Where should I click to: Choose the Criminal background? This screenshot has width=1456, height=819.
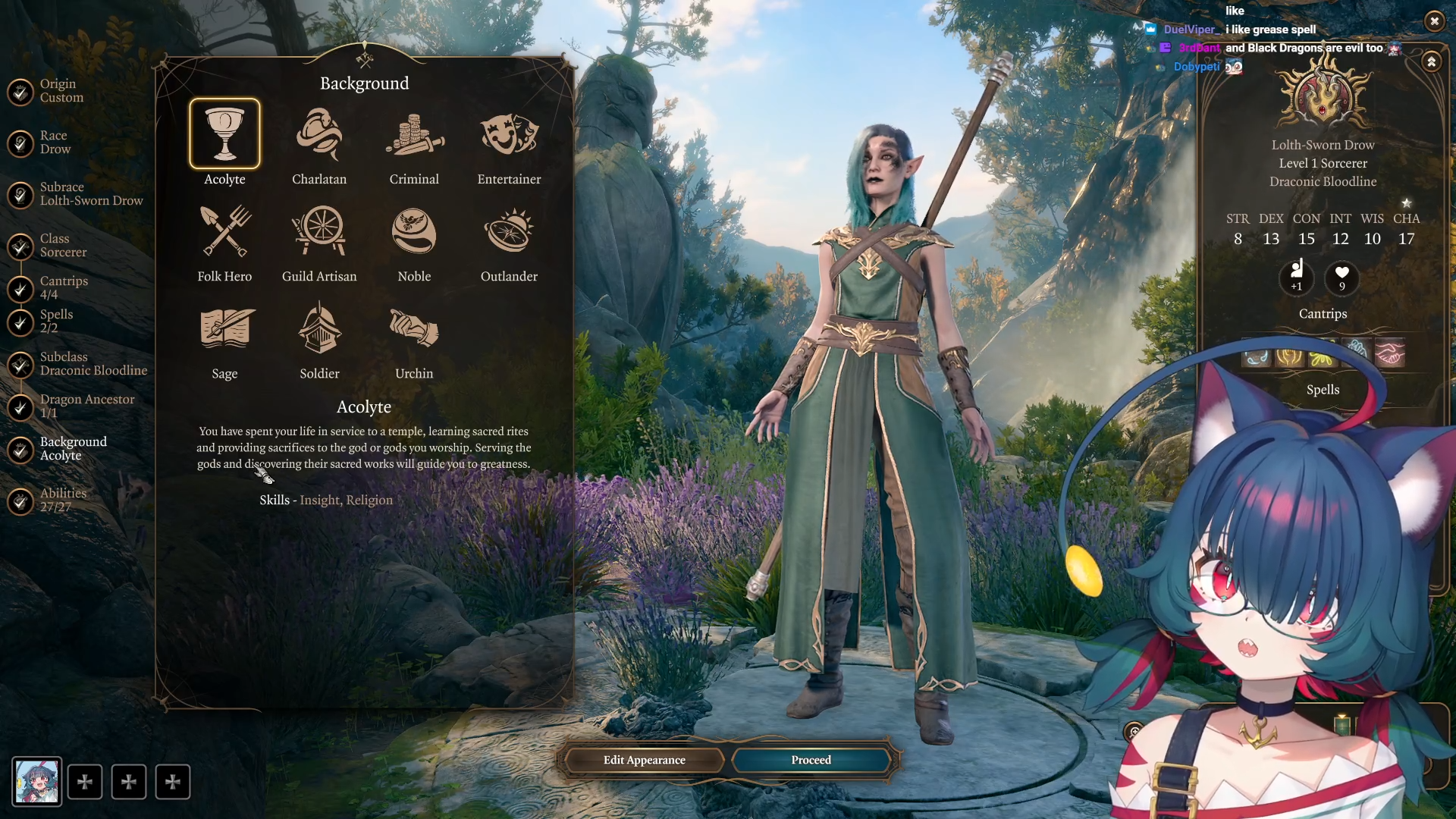(414, 135)
